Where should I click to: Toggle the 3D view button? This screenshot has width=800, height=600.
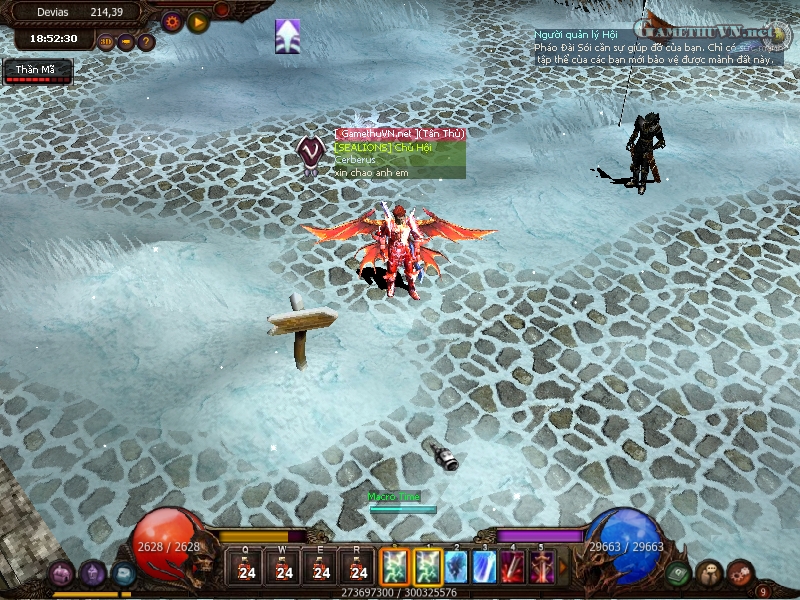107,42
